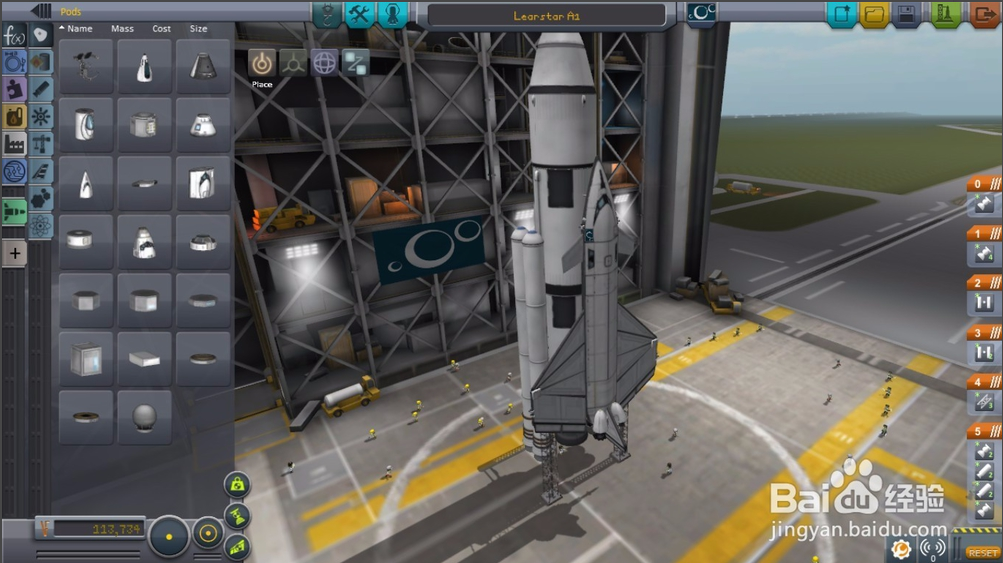Image resolution: width=1003 pixels, height=563 pixels.
Task: Sort the parts list by Mass
Action: [122, 29]
